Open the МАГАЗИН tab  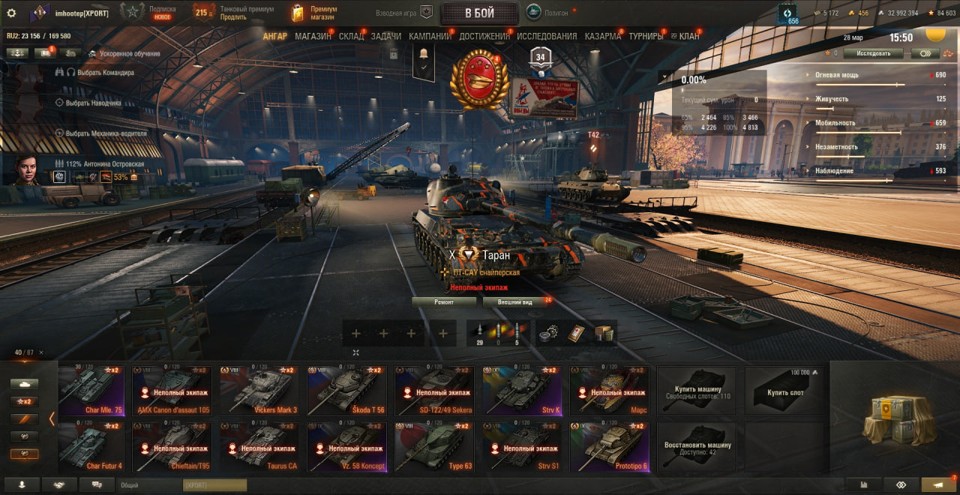point(313,37)
